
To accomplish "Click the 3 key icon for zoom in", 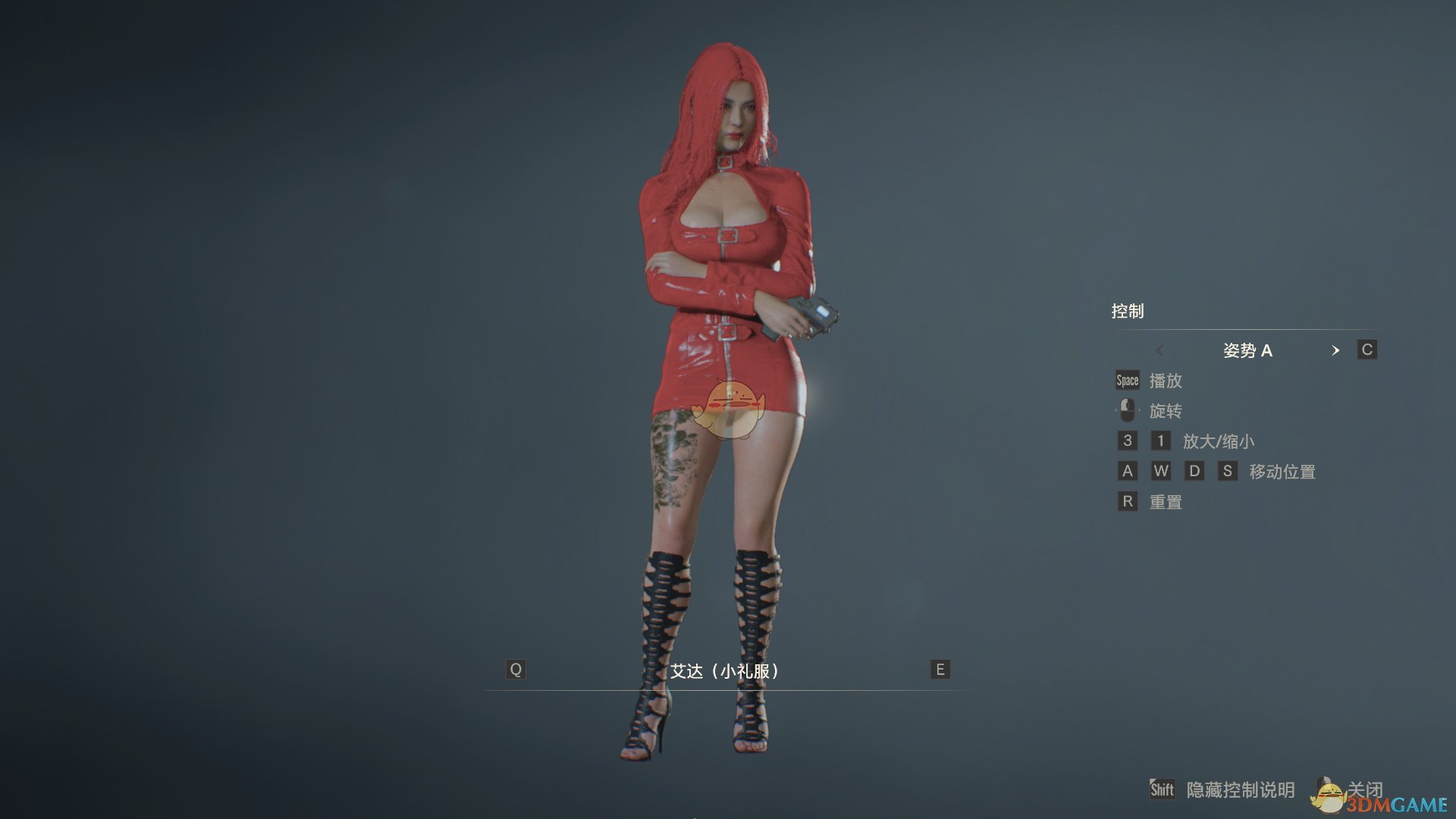I will (1127, 441).
